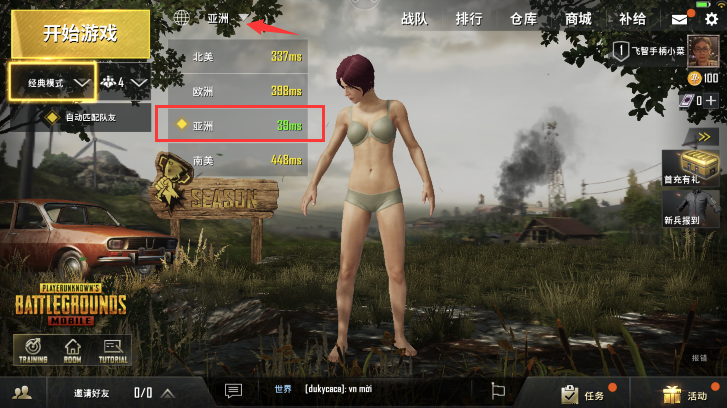727x408 pixels.
Task: Start the match with 开始游戏
Action: click(x=80, y=33)
